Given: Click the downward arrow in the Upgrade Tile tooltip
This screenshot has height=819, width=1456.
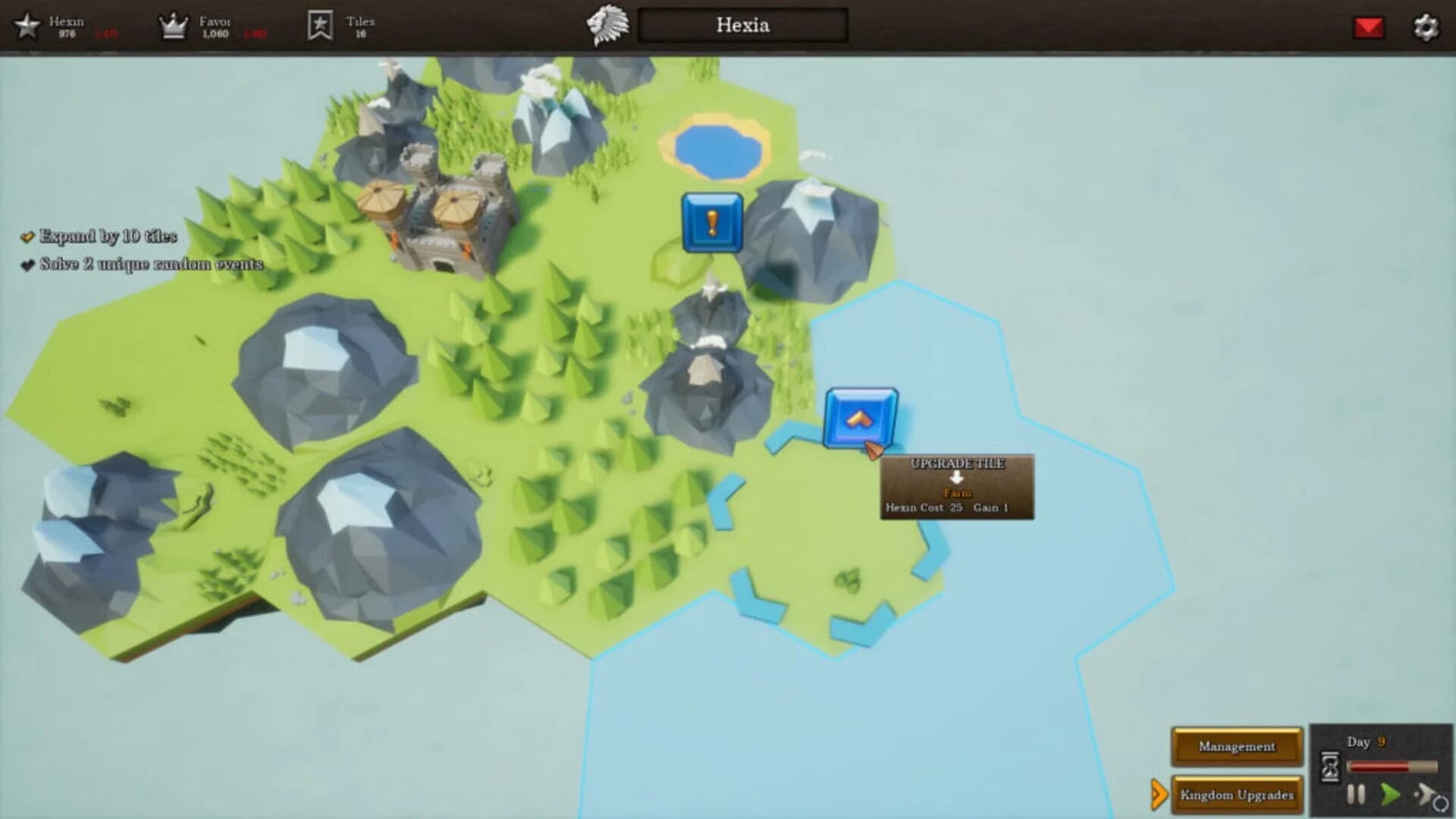Looking at the screenshot, I should (x=958, y=478).
